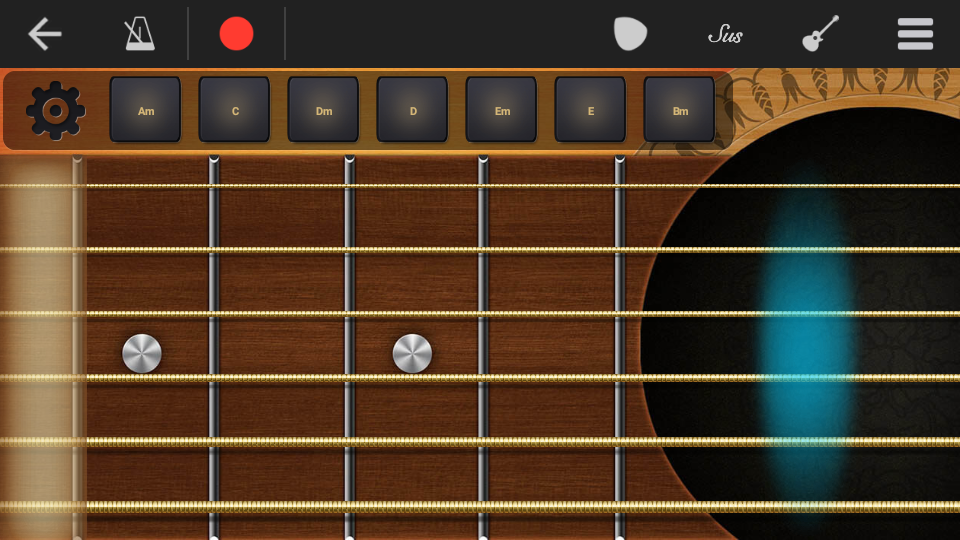Viewport: 960px width, 540px height.
Task: Select the D chord button
Action: click(x=413, y=110)
